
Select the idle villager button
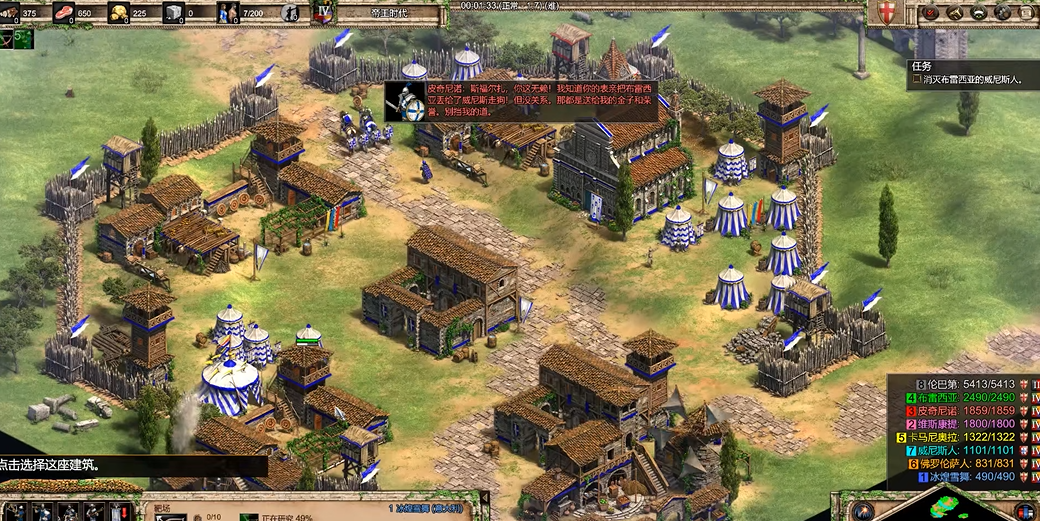[290, 13]
